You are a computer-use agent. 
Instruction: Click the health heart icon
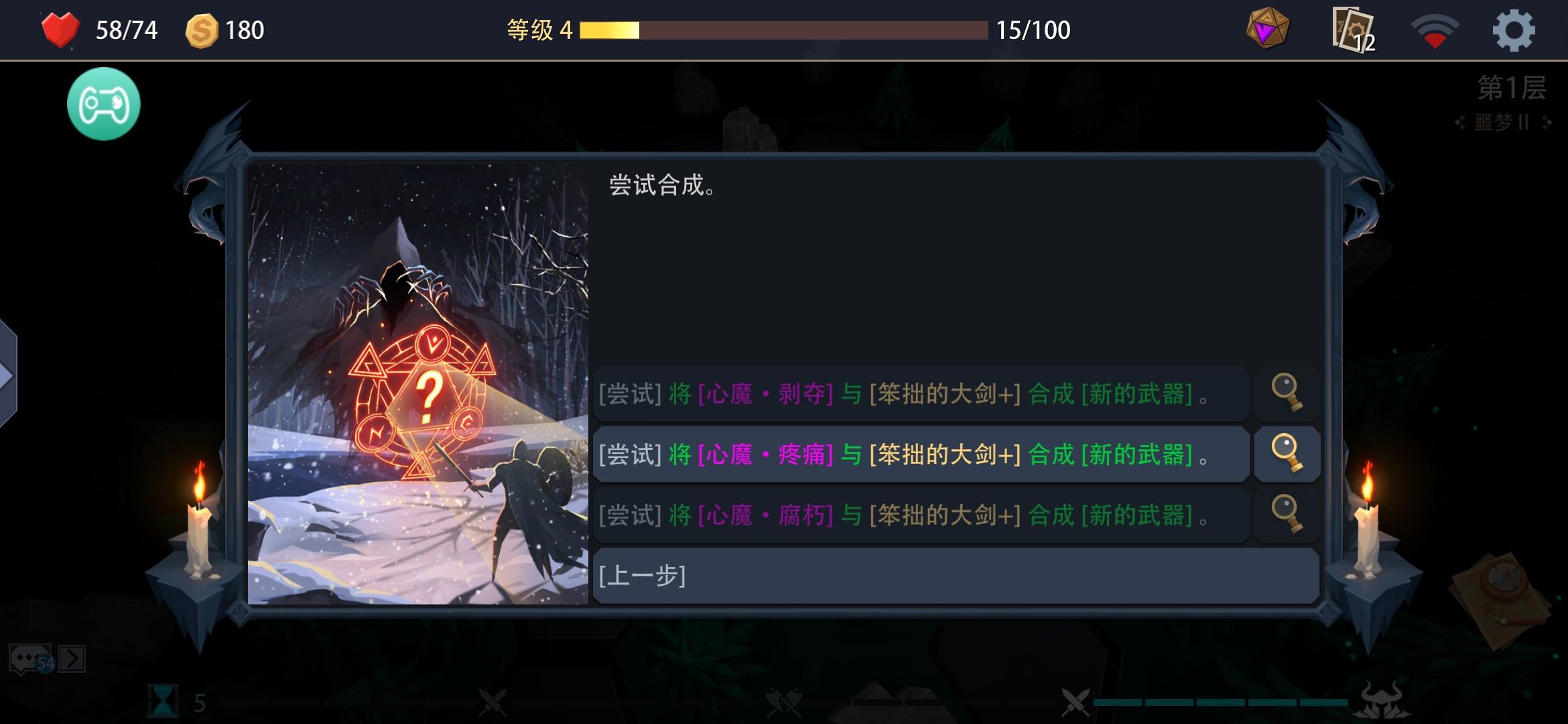[x=61, y=28]
